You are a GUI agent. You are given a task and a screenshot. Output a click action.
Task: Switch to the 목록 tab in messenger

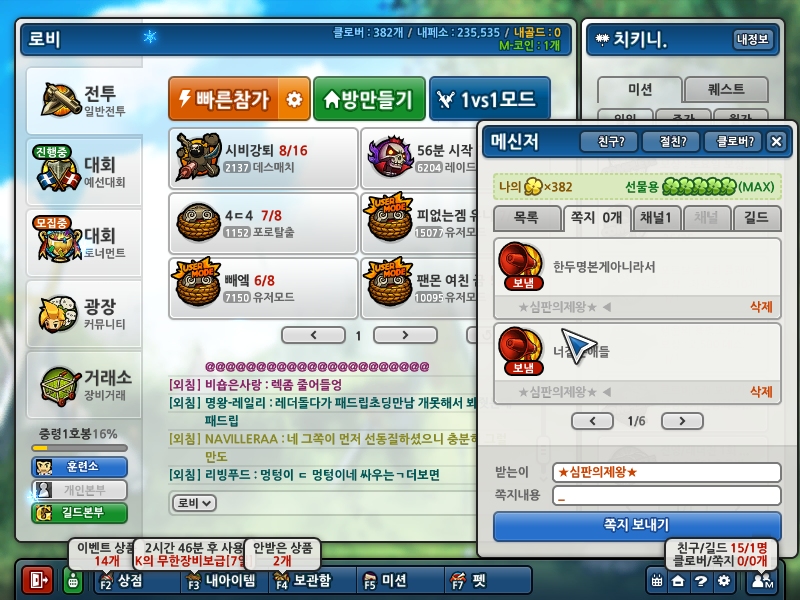coord(526,217)
